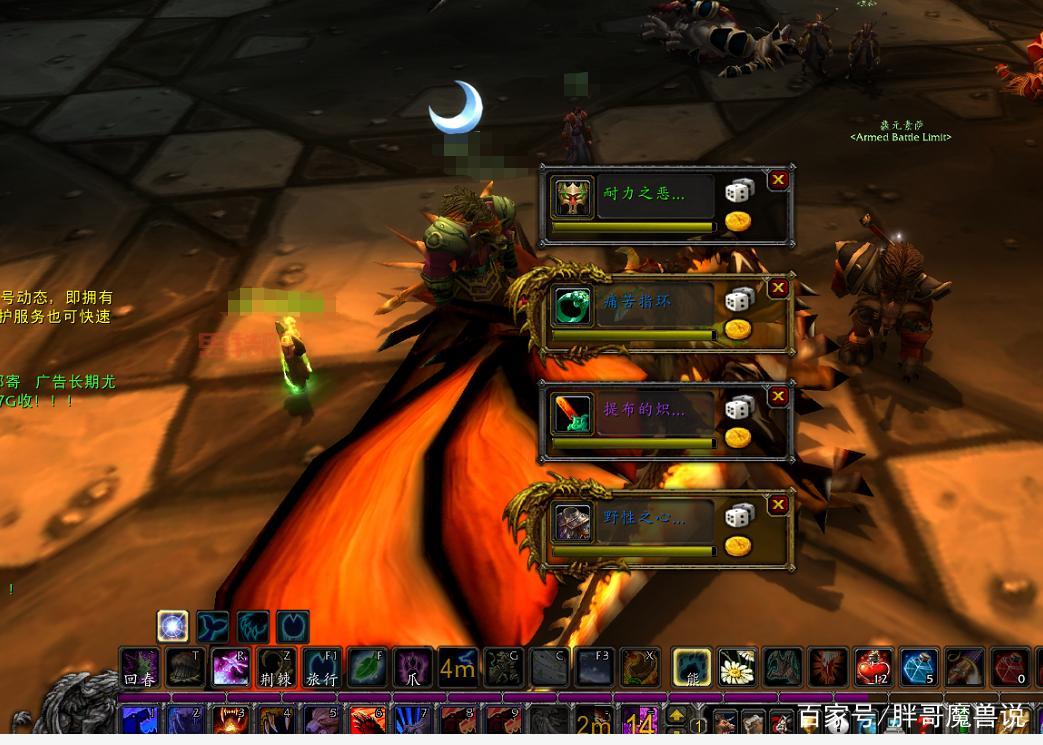This screenshot has height=745, width=1043.
Task: Roll Need dice for the purple fiery sword
Action: click(x=739, y=407)
